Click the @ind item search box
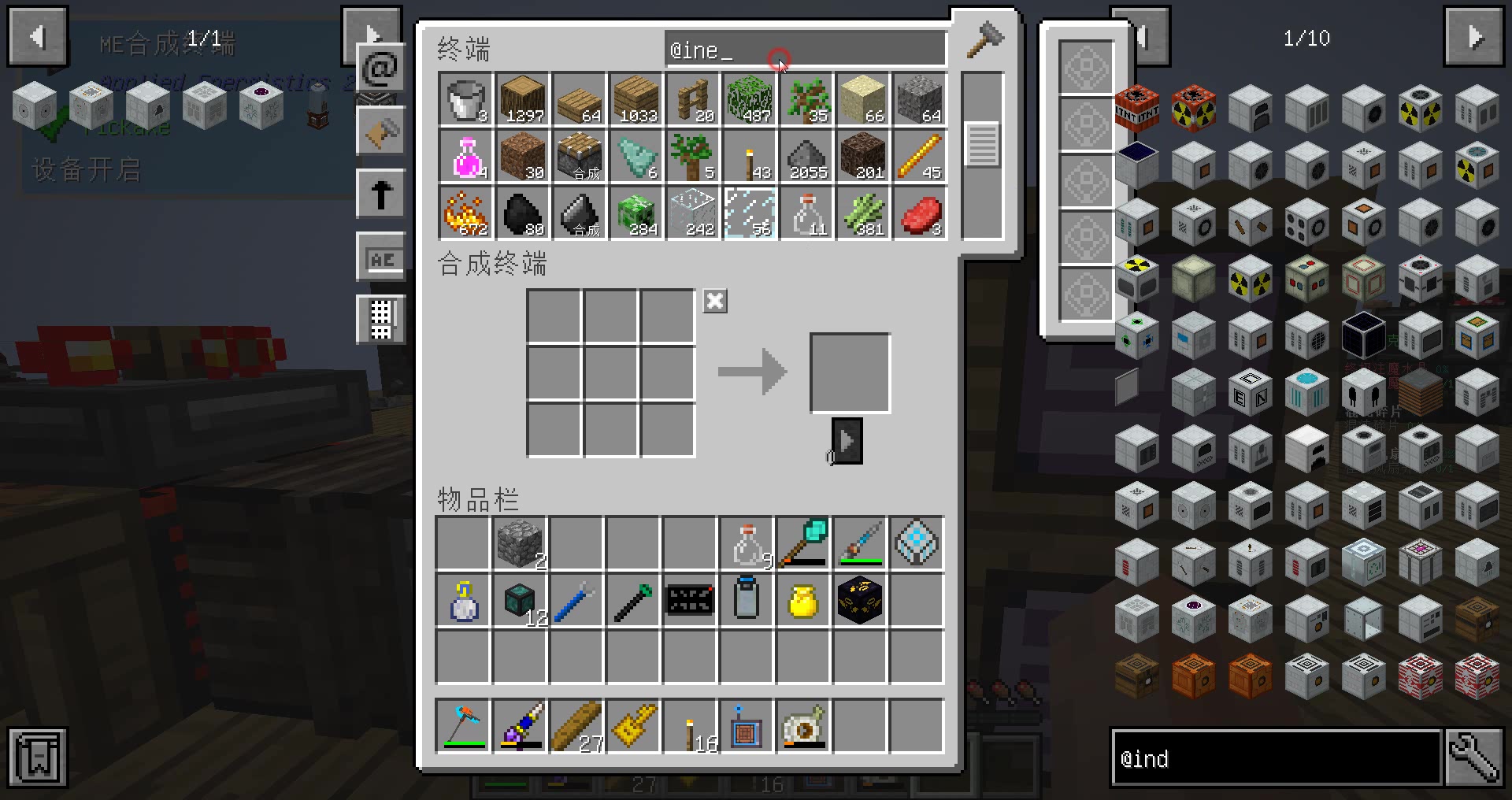 click(1276, 758)
